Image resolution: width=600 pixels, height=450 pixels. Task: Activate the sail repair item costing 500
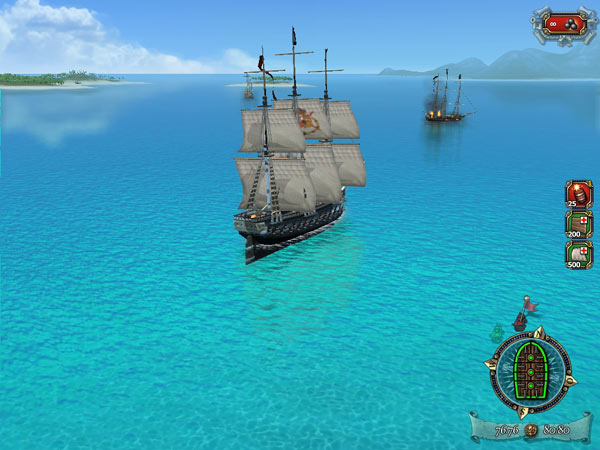[578, 255]
